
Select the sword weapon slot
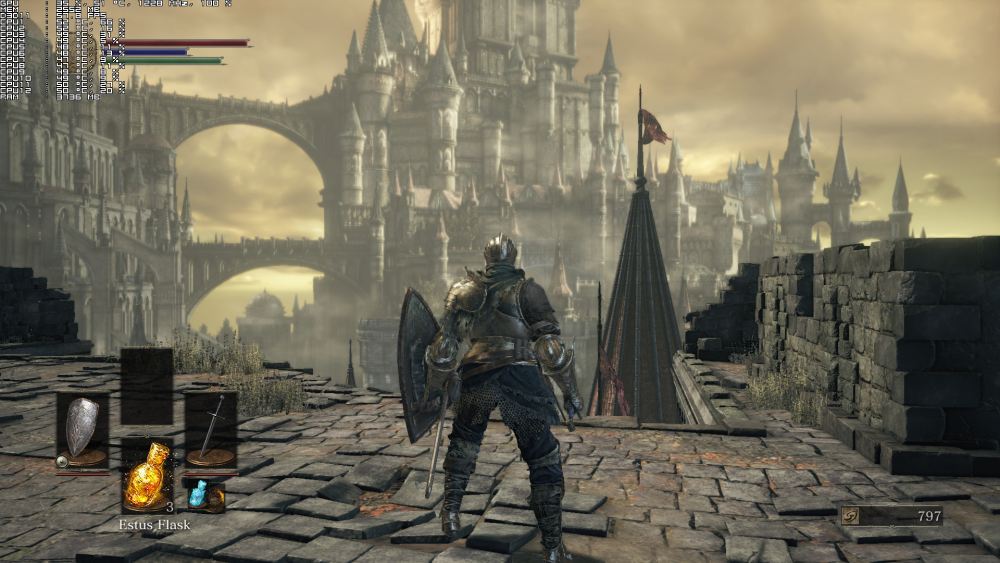pyautogui.click(x=211, y=430)
